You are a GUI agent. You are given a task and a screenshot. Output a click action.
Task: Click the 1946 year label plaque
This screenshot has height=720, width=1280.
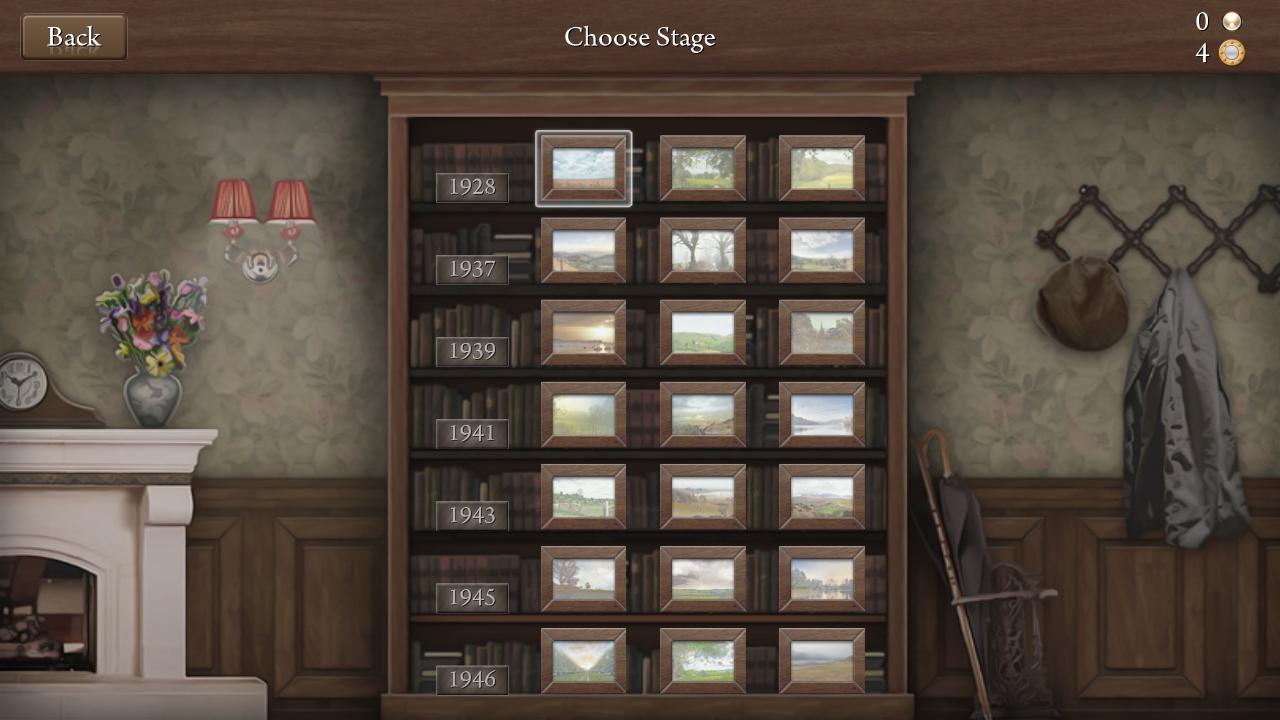[471, 679]
